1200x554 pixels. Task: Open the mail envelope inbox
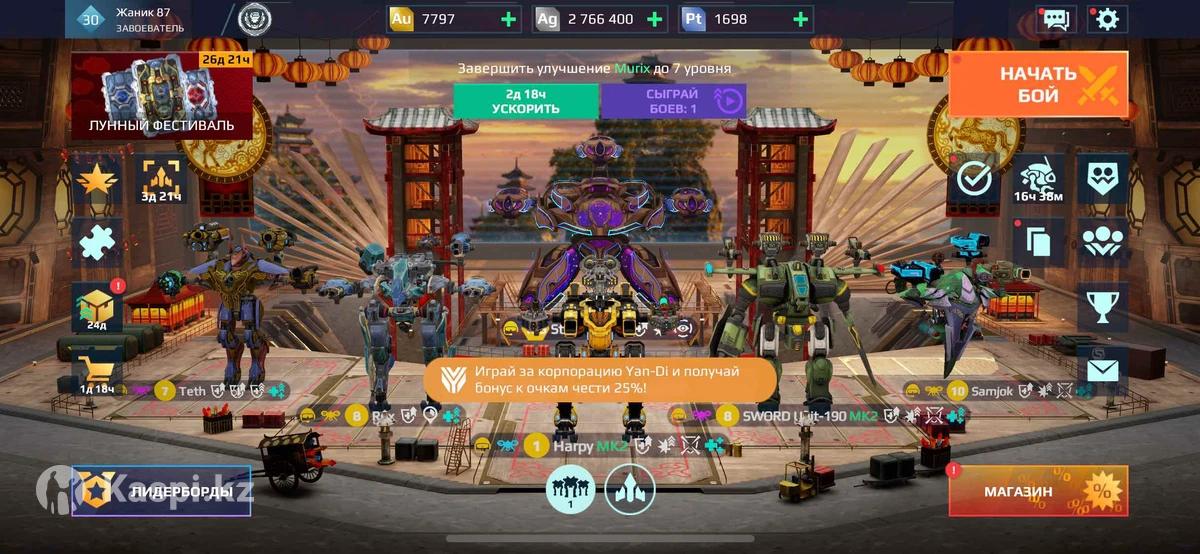tap(1102, 372)
